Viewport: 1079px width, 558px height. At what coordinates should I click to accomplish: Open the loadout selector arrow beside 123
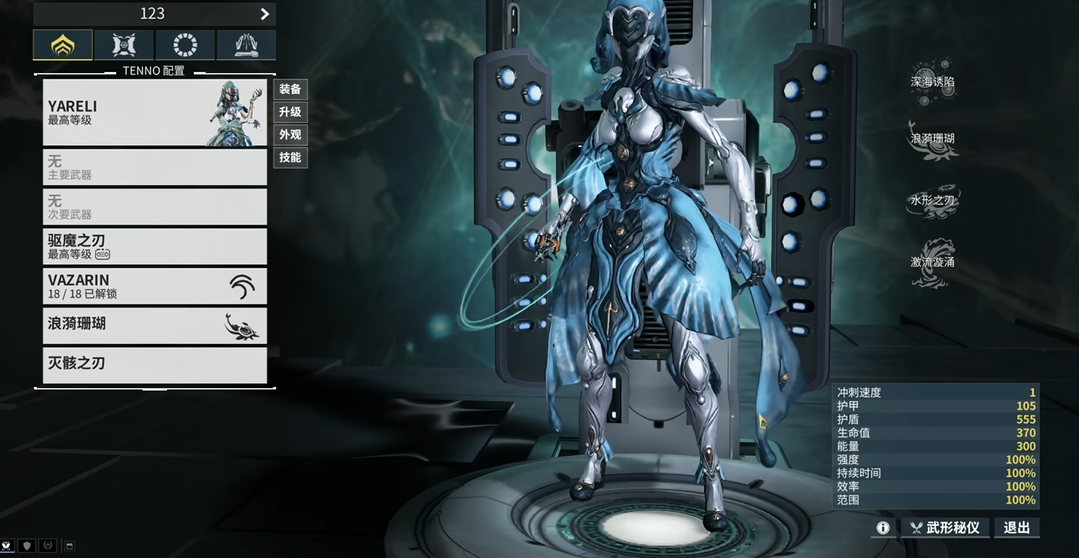(x=265, y=14)
